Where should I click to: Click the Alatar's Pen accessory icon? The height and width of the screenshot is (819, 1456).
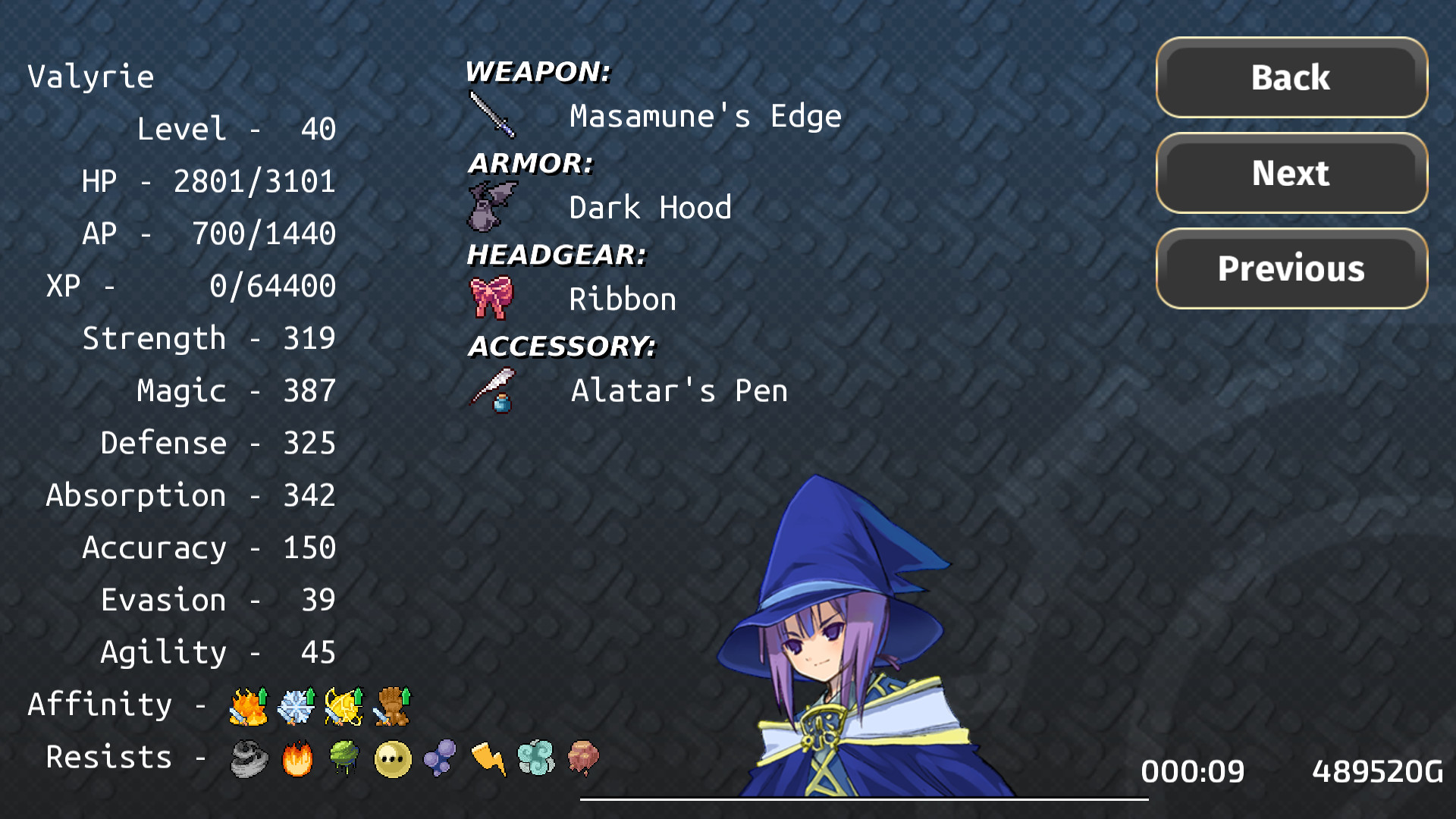(491, 390)
